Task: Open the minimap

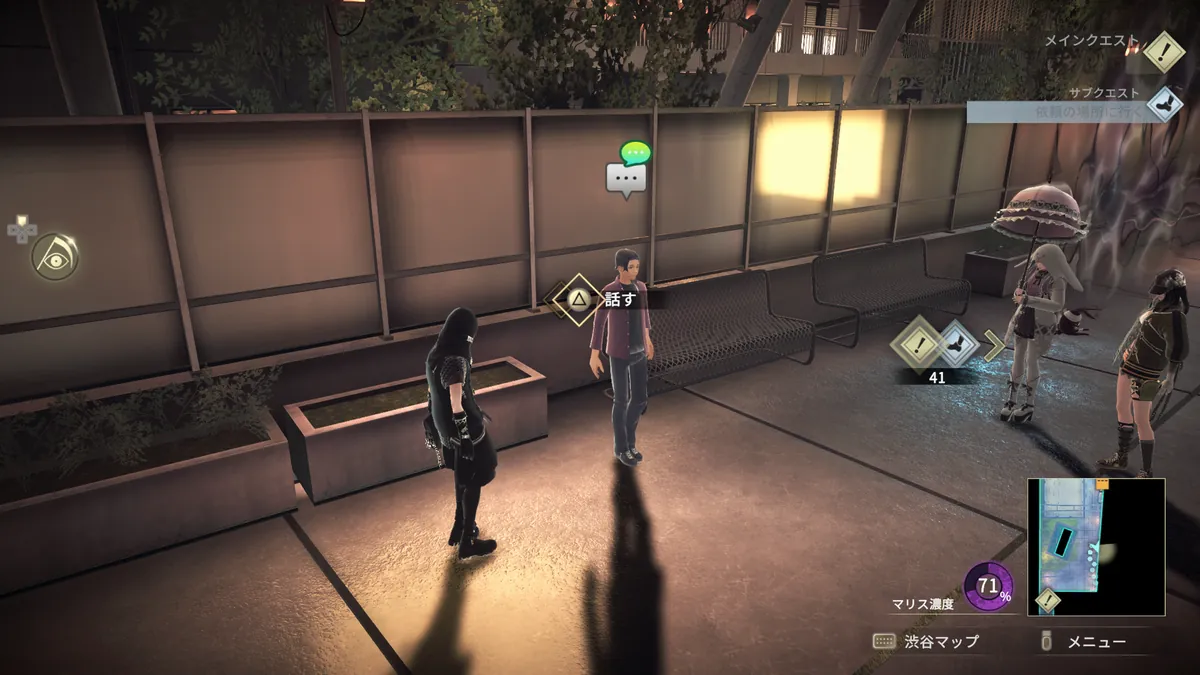Action: [1095, 546]
